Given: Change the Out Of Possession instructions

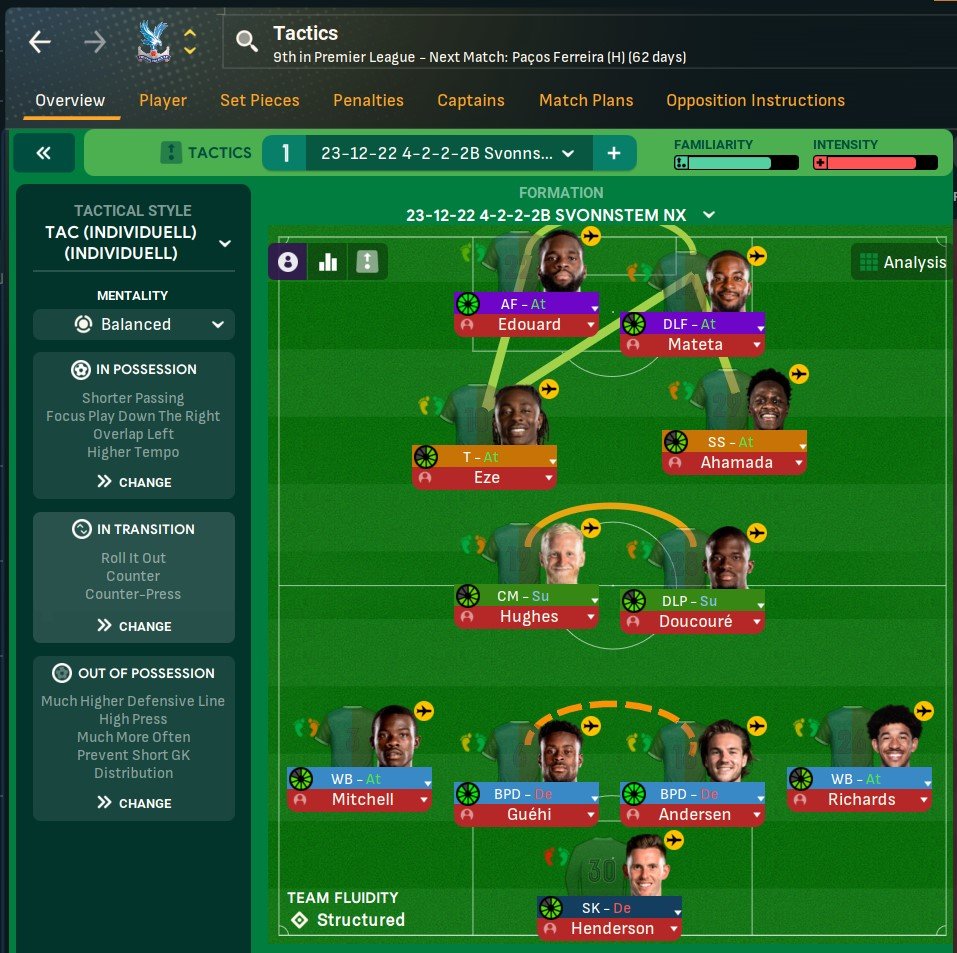Looking at the screenshot, I should (x=134, y=803).
